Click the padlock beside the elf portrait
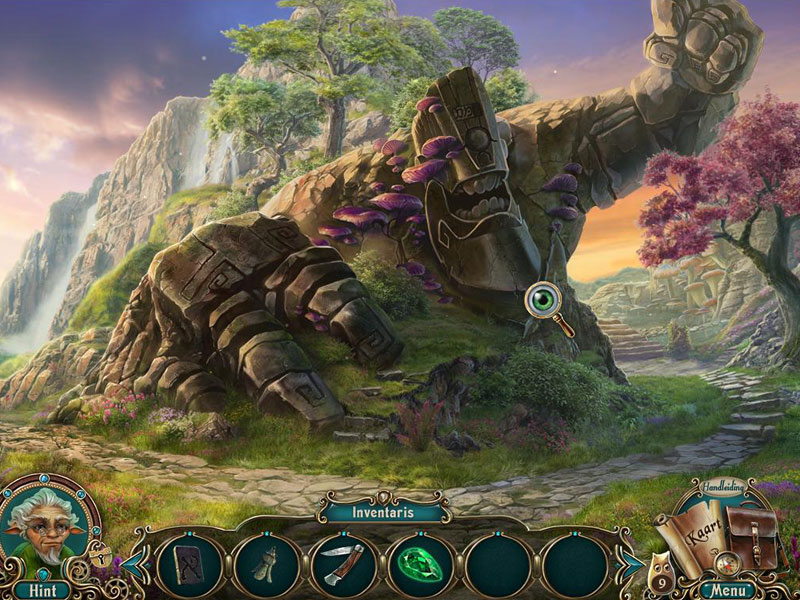 click(101, 553)
